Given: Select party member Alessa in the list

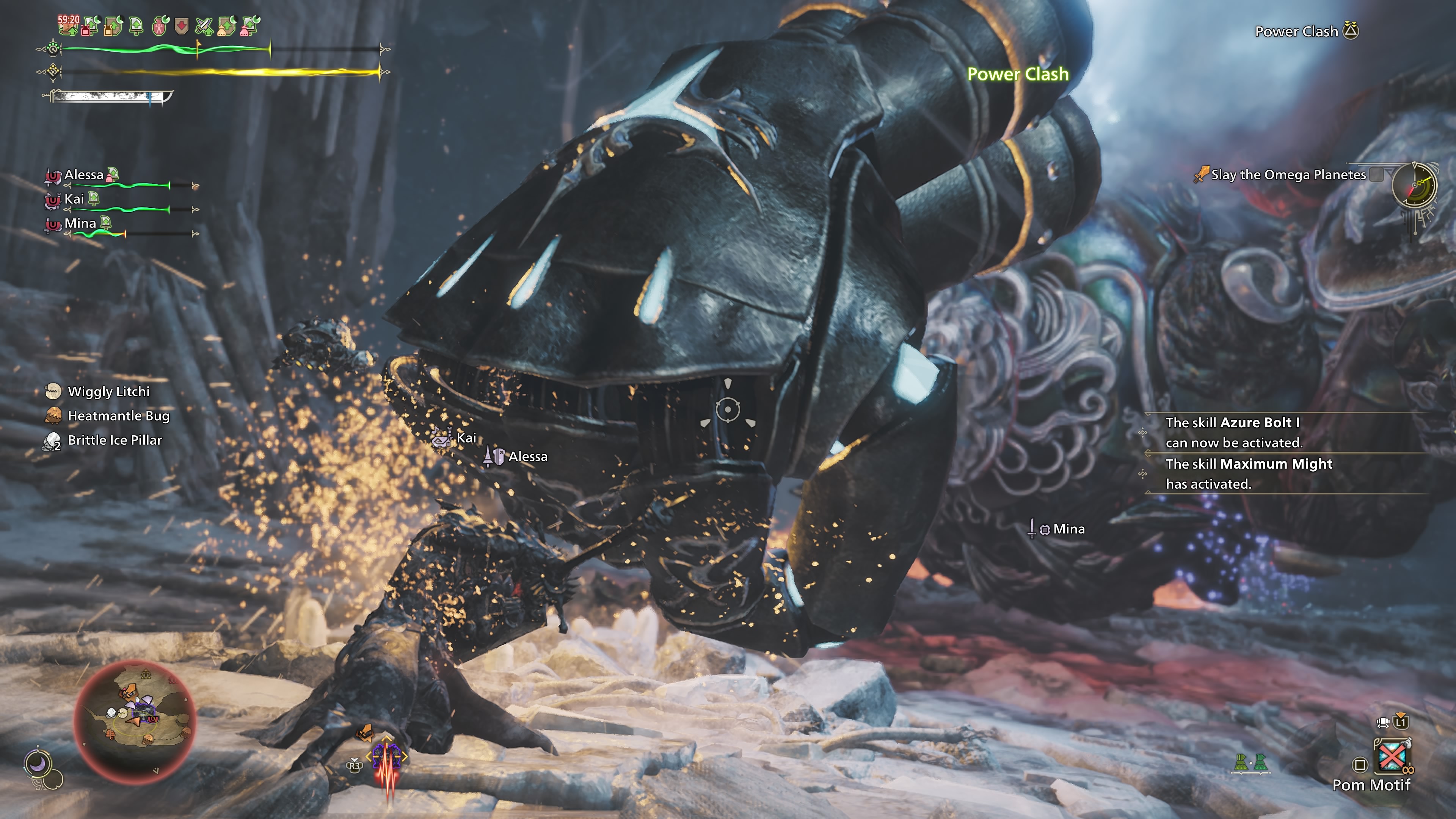Looking at the screenshot, I should click(x=84, y=175).
